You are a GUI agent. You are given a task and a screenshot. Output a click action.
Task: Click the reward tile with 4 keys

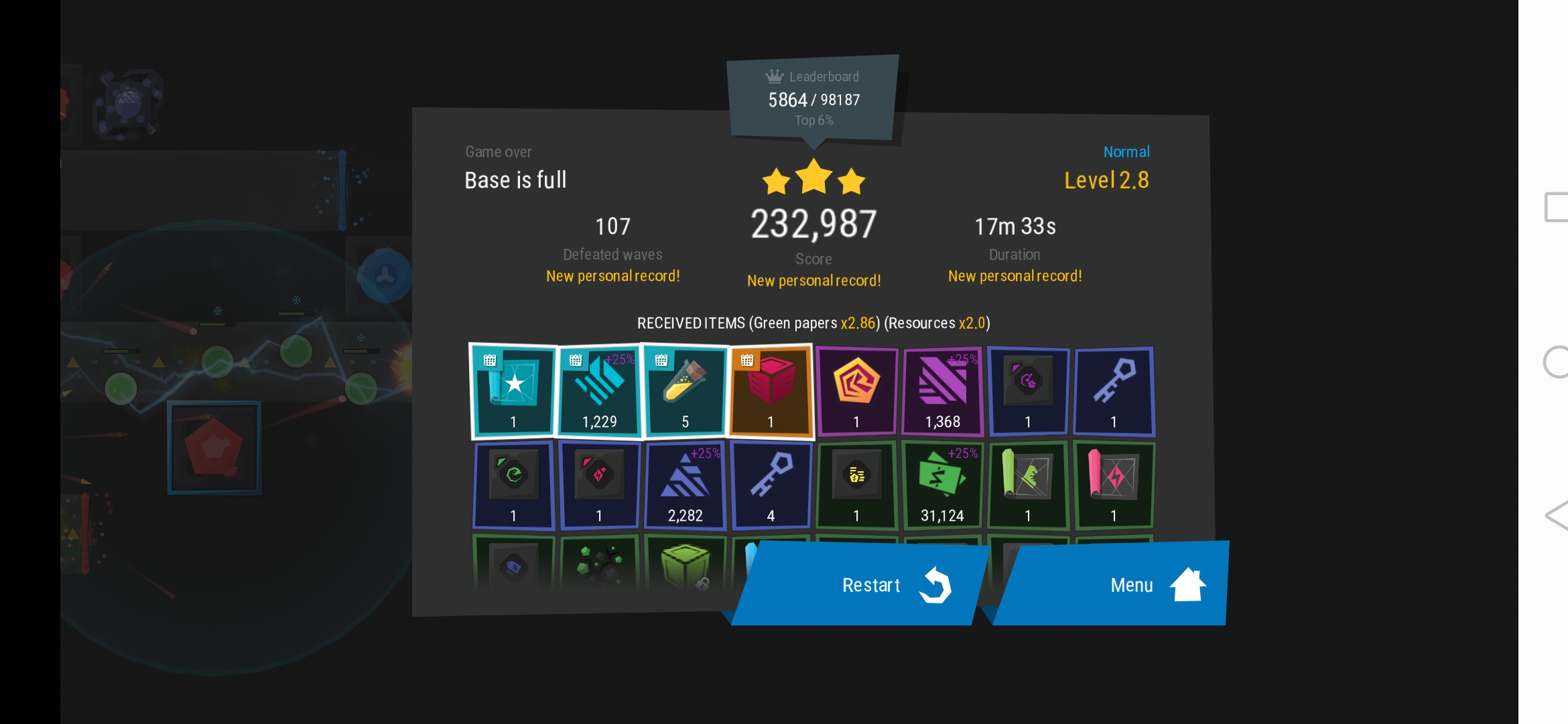[771, 485]
